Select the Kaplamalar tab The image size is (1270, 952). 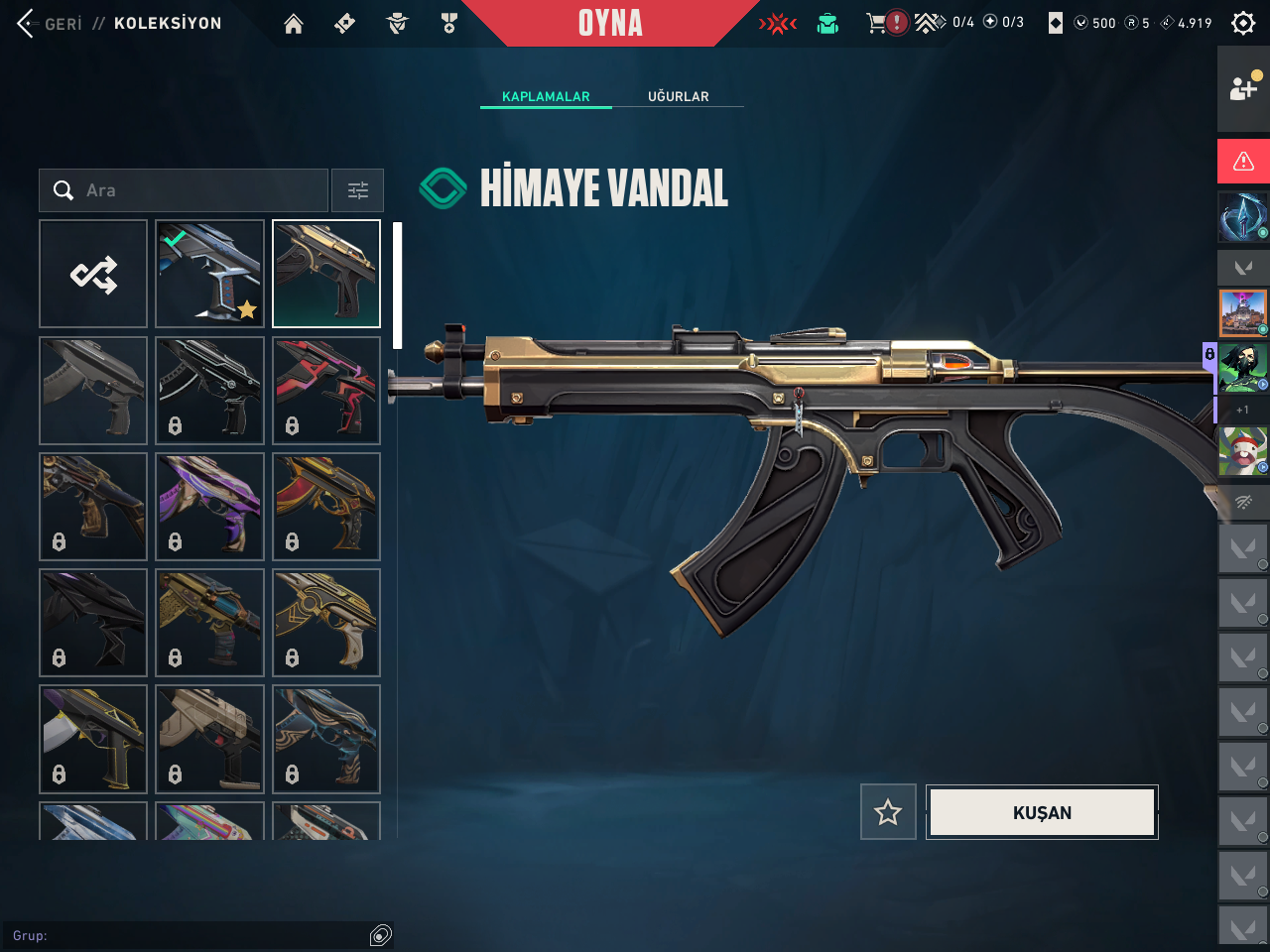546,96
